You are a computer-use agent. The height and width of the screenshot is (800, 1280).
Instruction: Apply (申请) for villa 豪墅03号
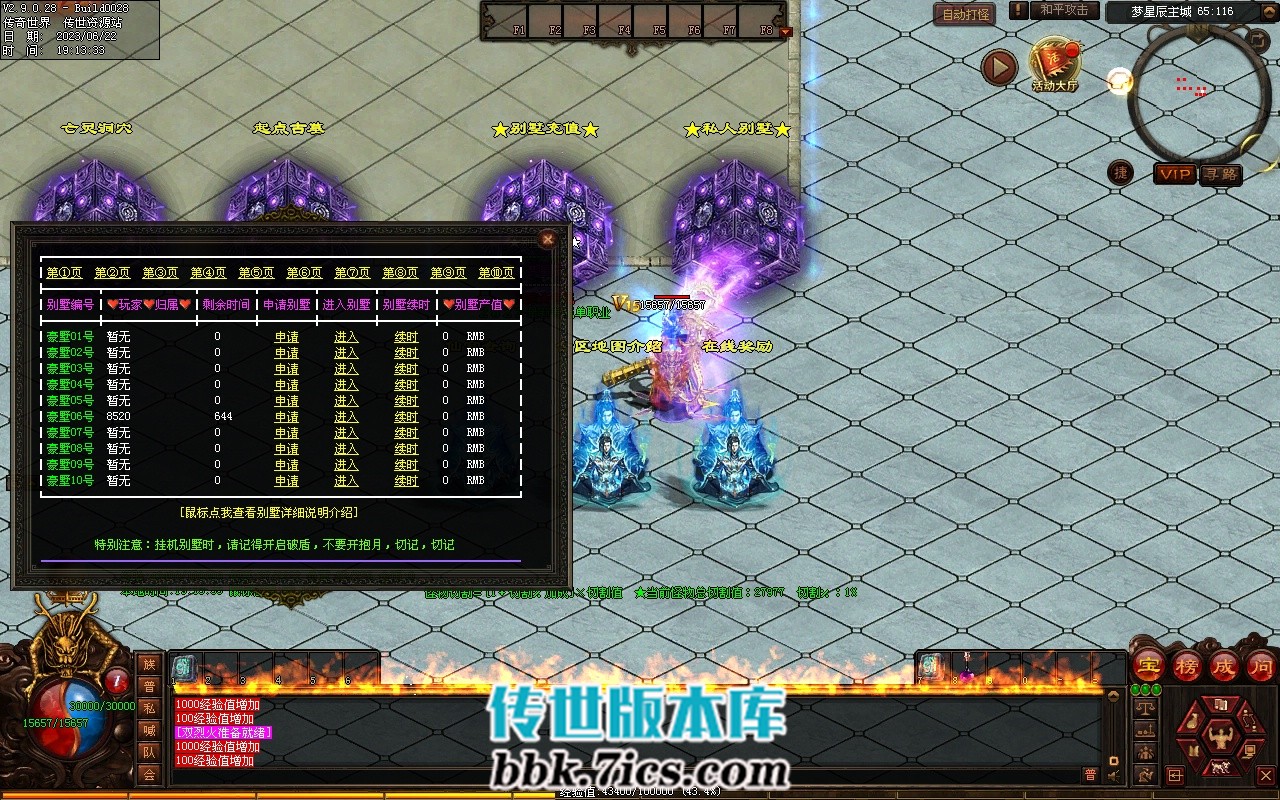[287, 369]
